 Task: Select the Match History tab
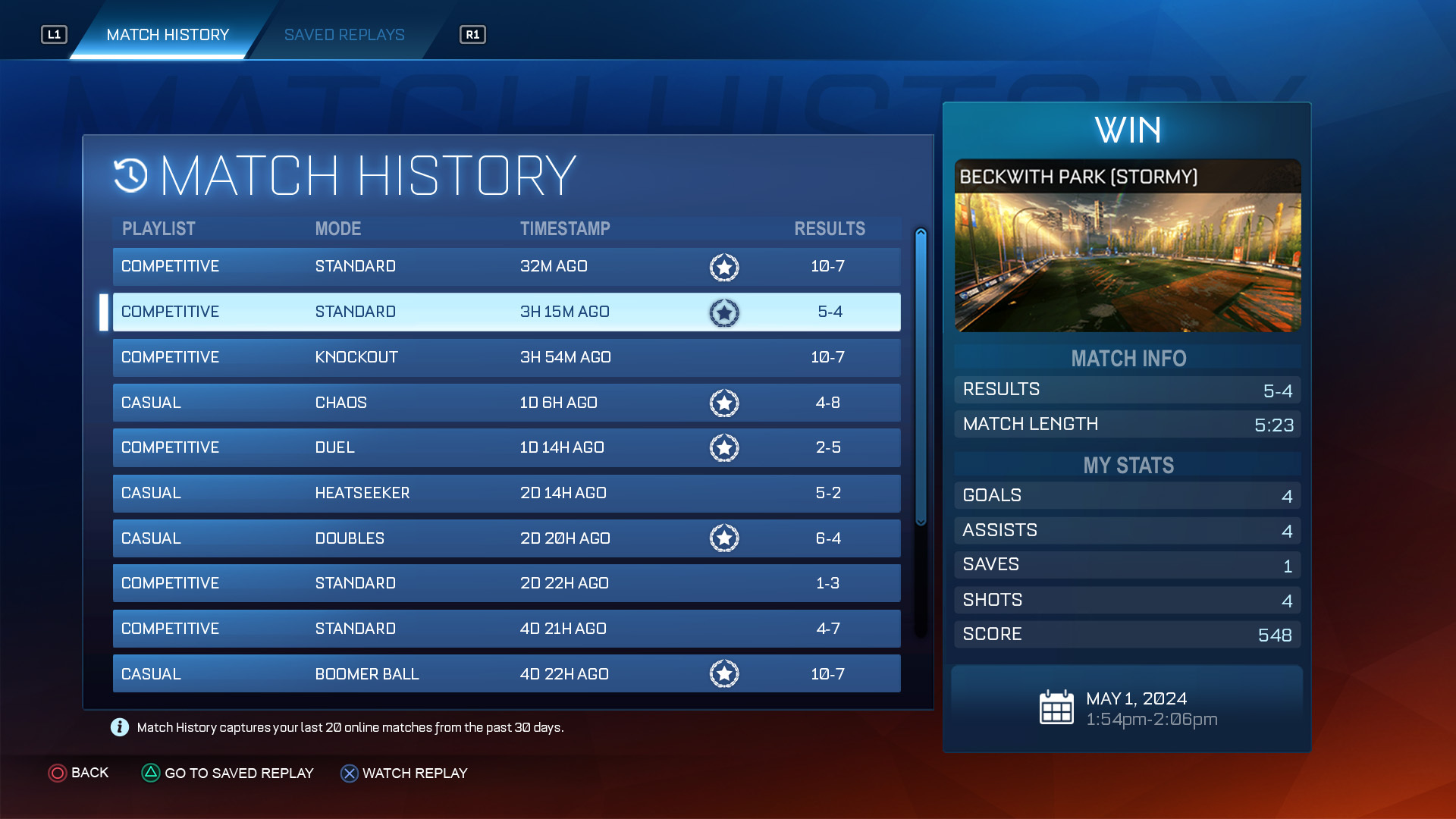(x=168, y=34)
